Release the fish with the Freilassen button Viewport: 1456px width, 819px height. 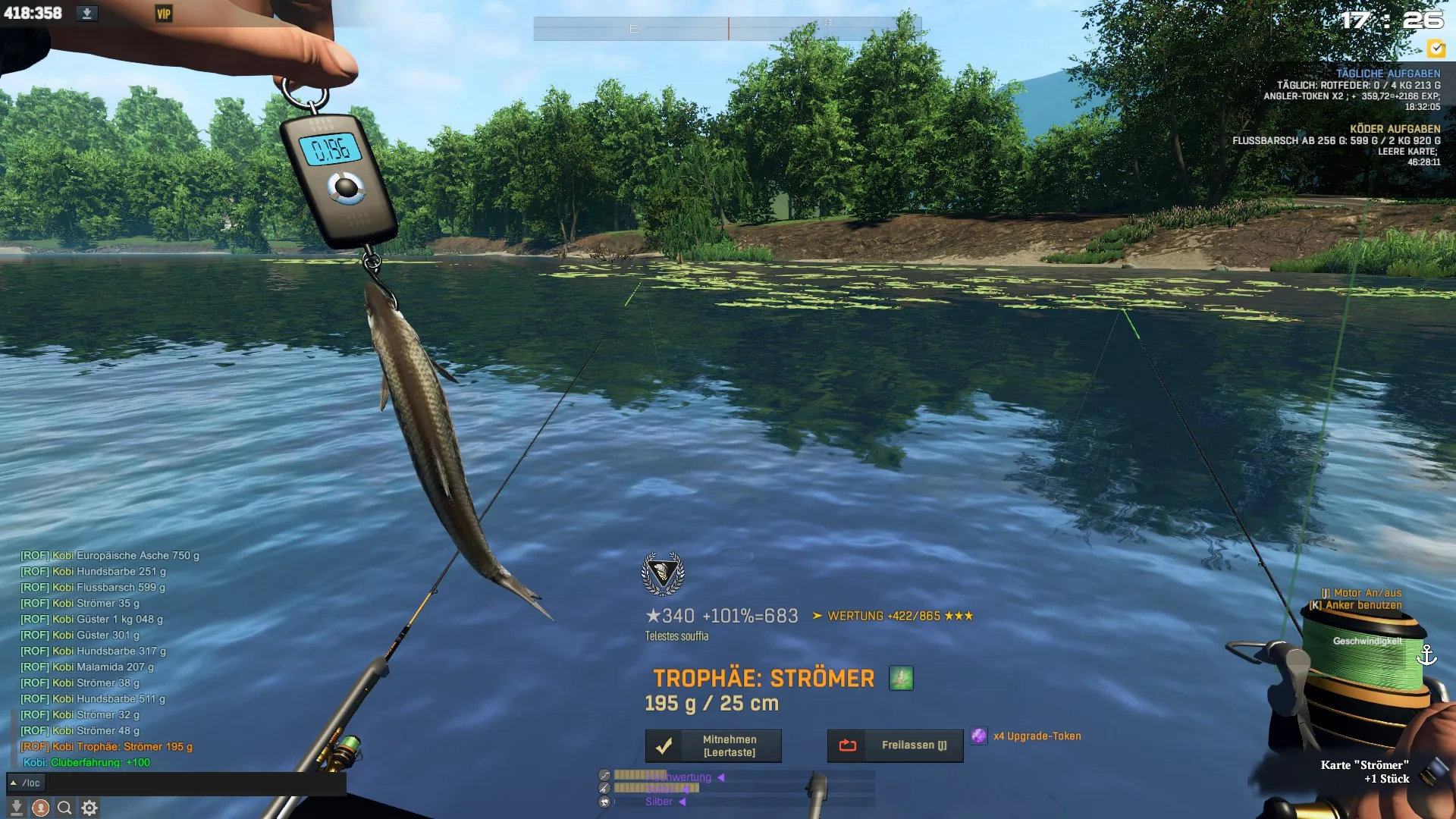click(895, 745)
